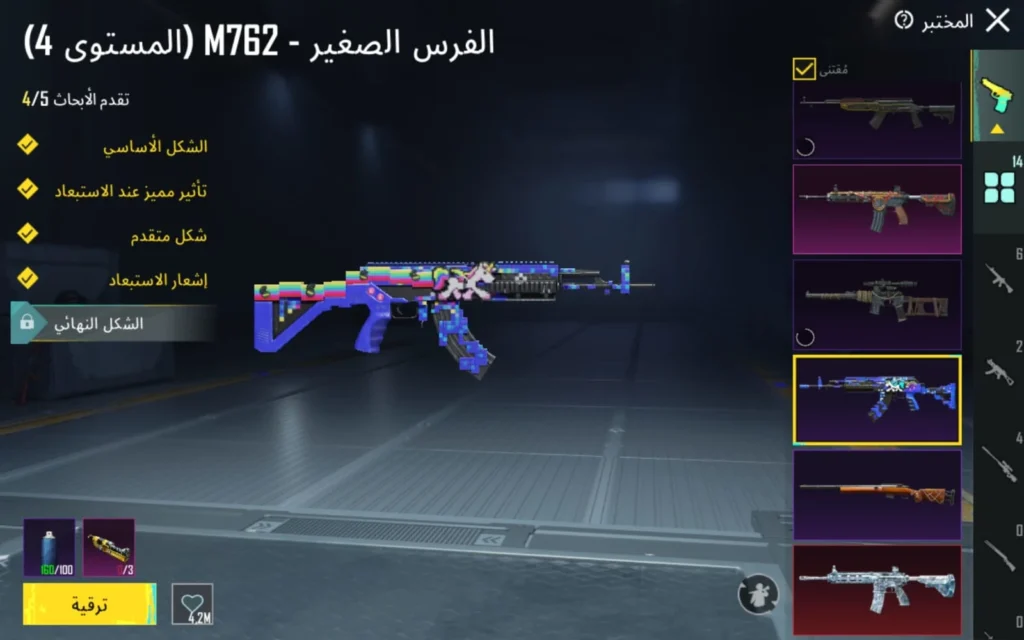
Task: Switch to the four-squares grid tab
Action: coord(999,185)
